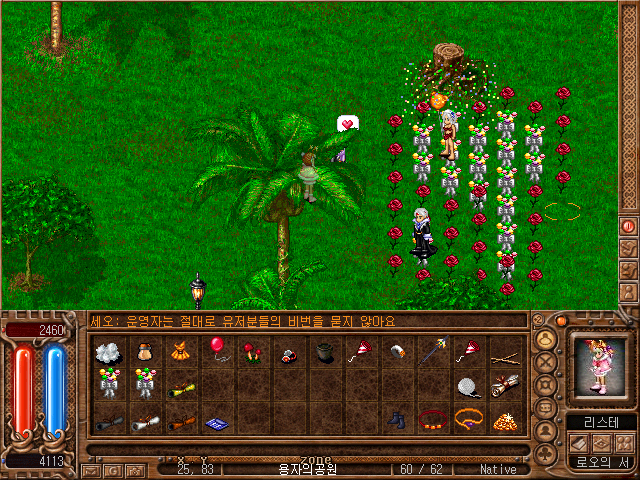The height and width of the screenshot is (480, 640).
Task: Open the crossed swords round menu button
Action: click(546, 361)
